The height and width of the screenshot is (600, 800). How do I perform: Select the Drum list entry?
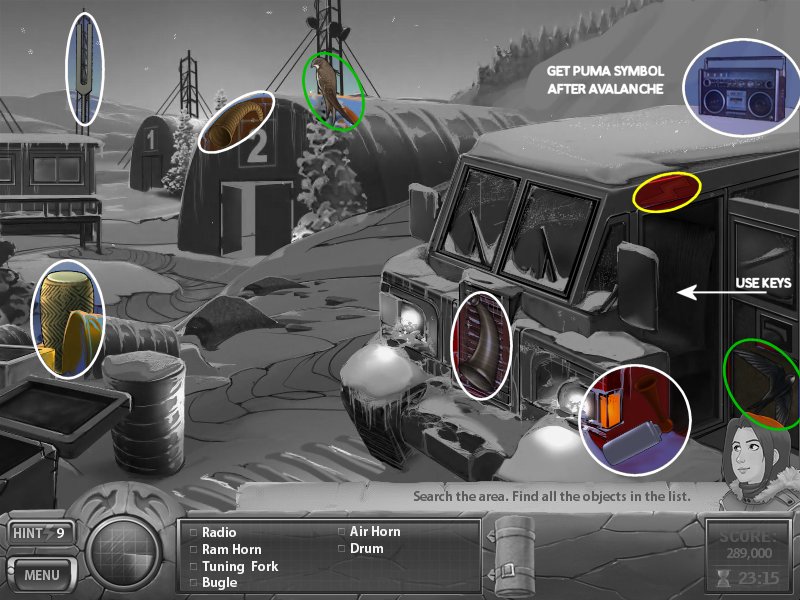[366, 549]
